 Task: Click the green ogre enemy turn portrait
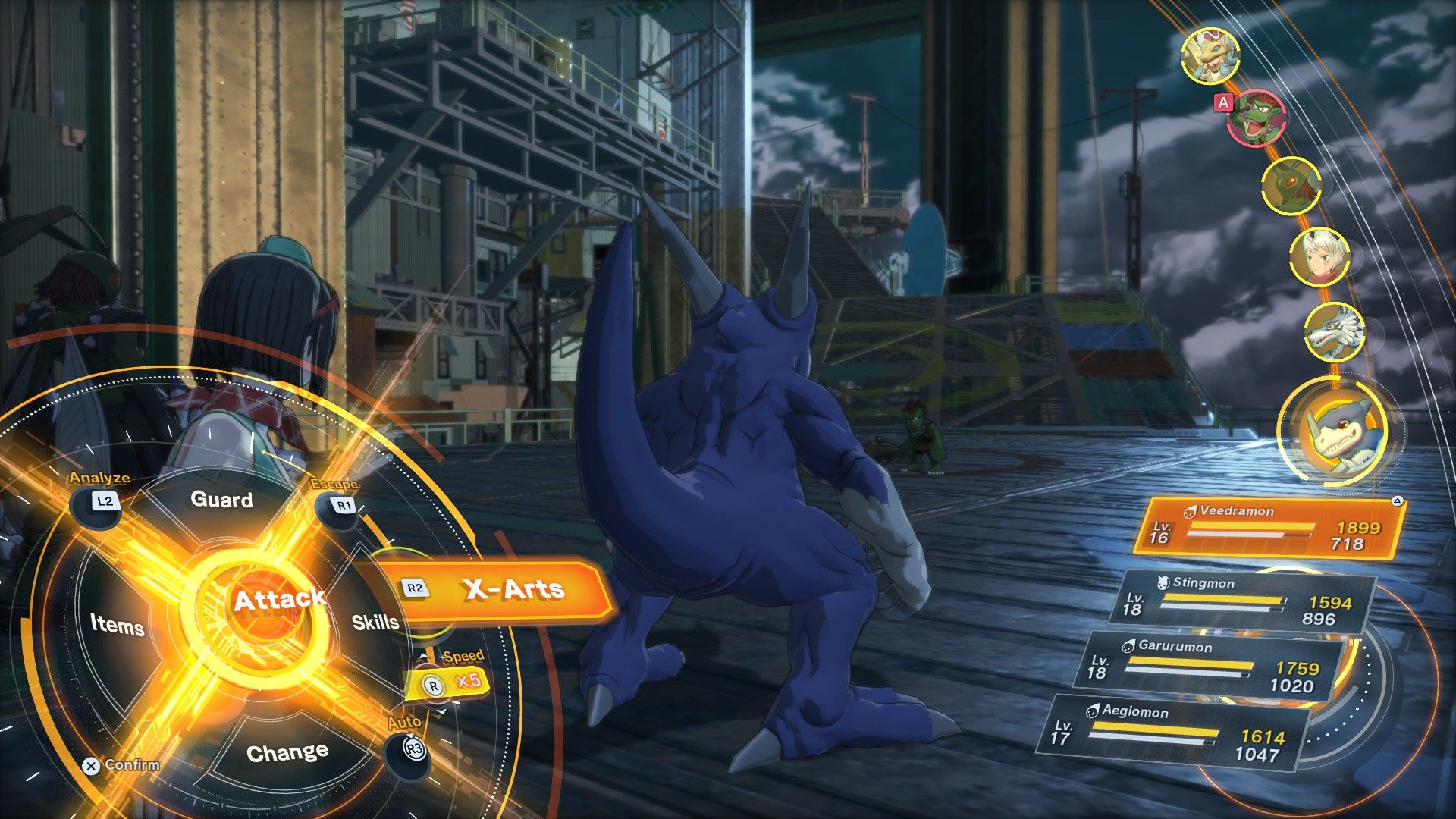[1255, 118]
